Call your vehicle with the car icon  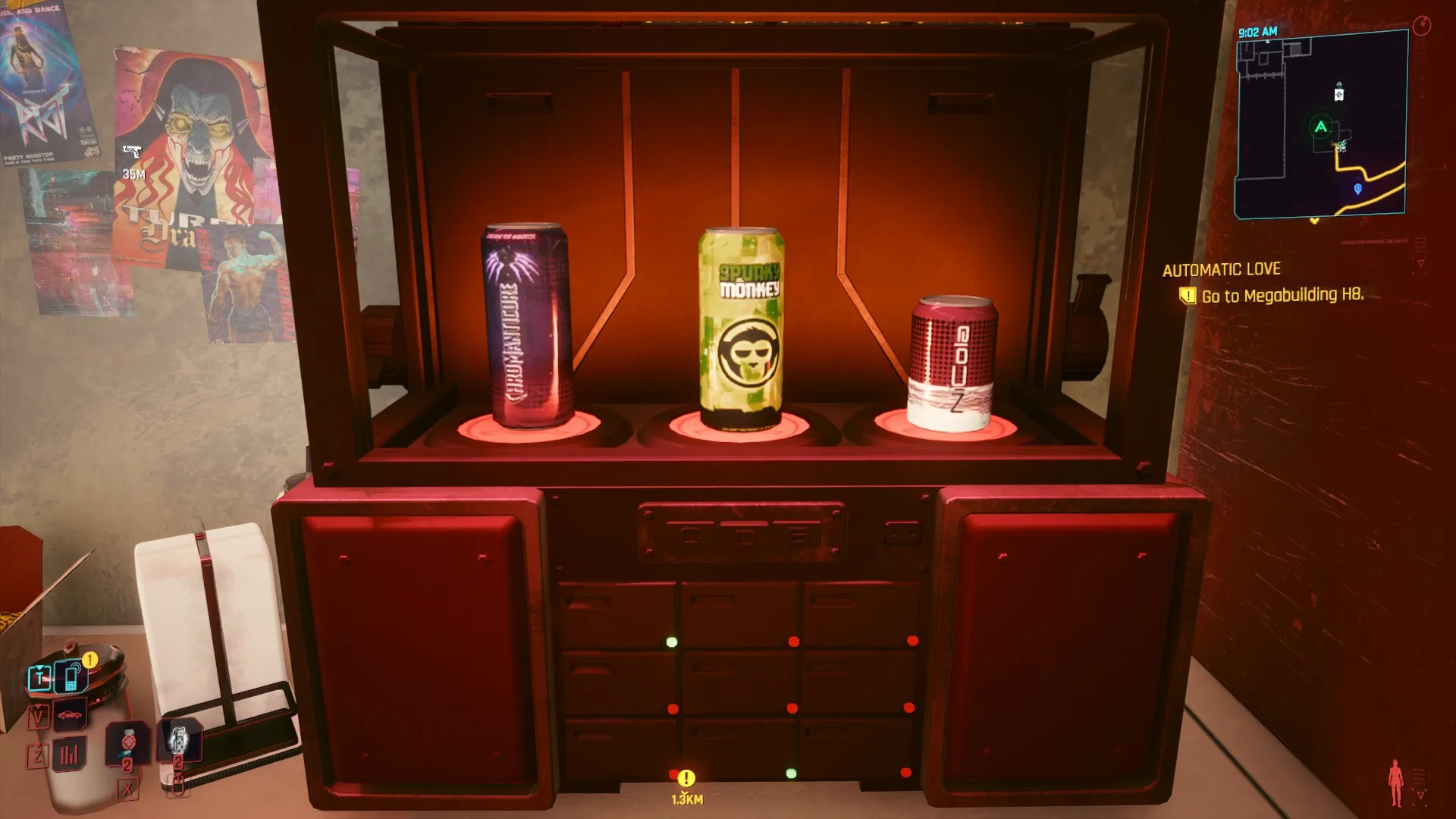[x=70, y=714]
